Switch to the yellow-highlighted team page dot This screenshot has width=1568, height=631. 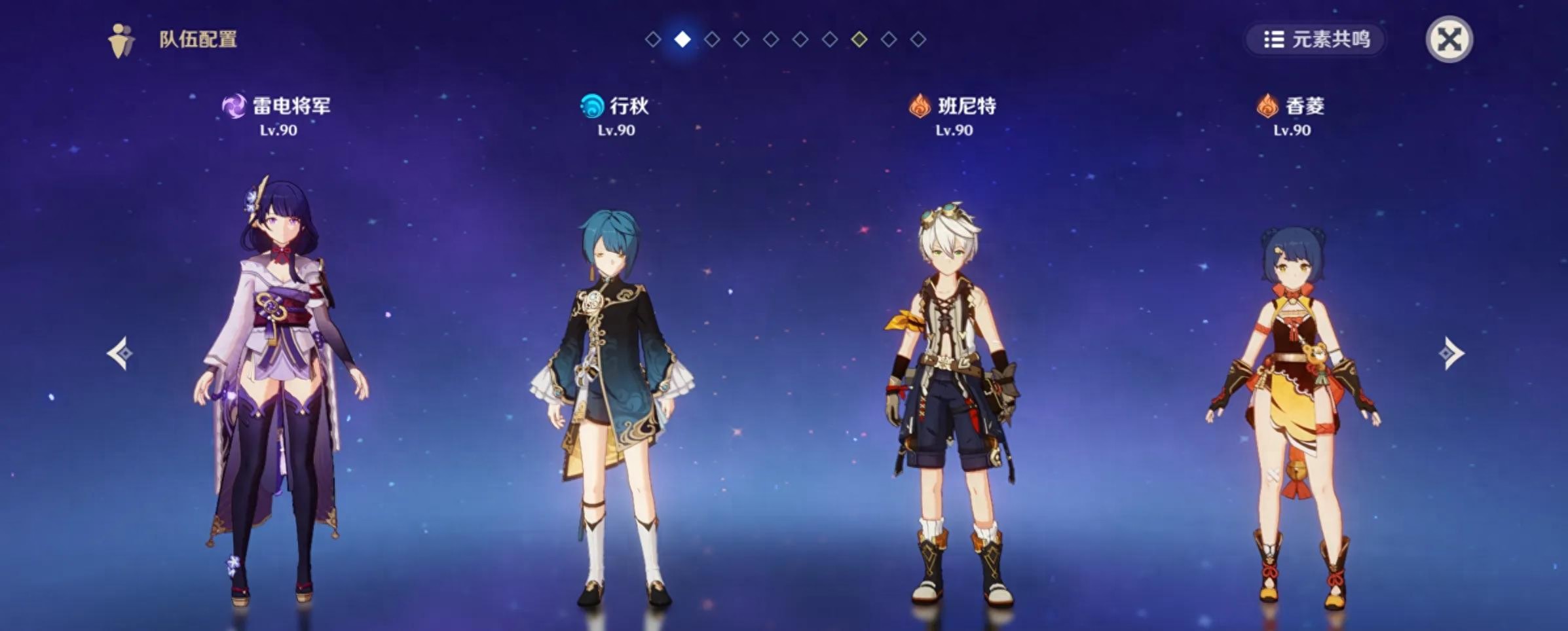(859, 39)
